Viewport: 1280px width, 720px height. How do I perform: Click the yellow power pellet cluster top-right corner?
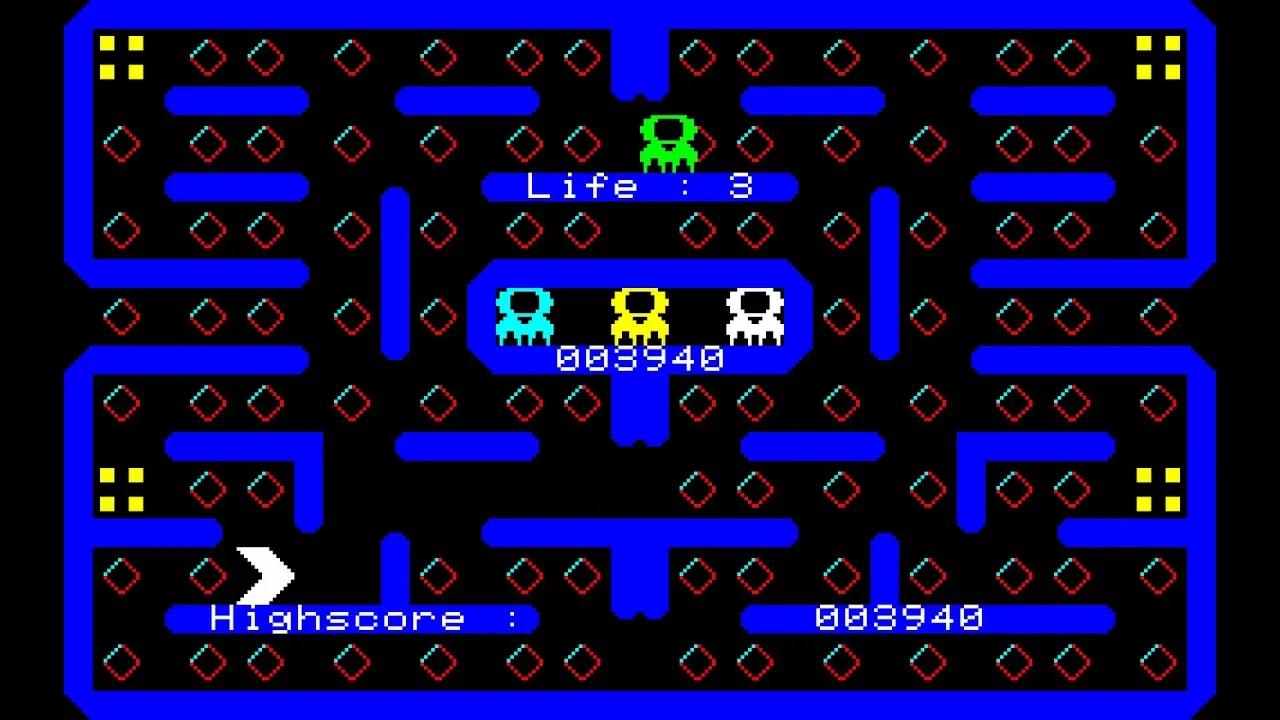point(1157,55)
